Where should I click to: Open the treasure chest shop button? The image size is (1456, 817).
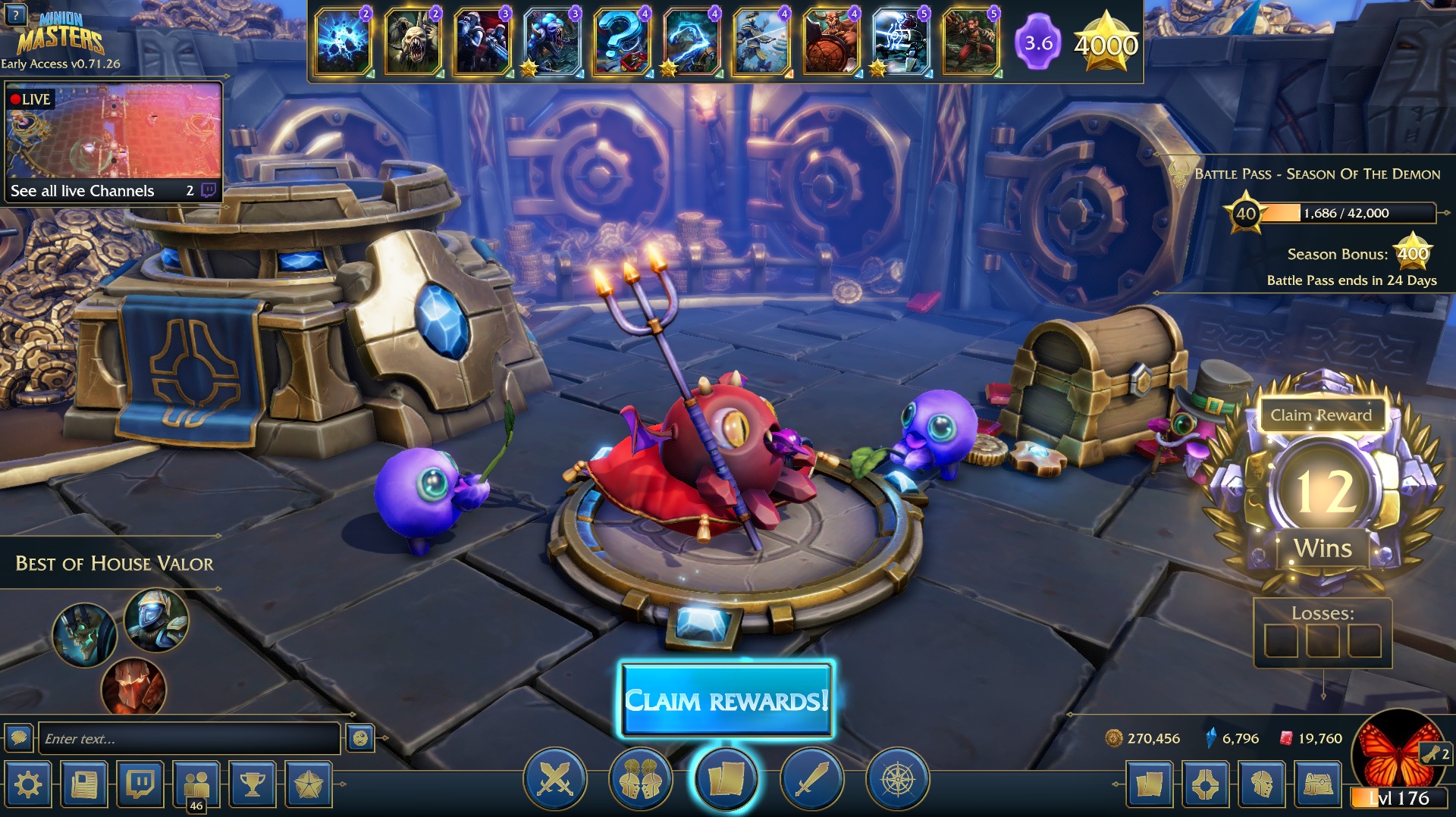(1318, 785)
